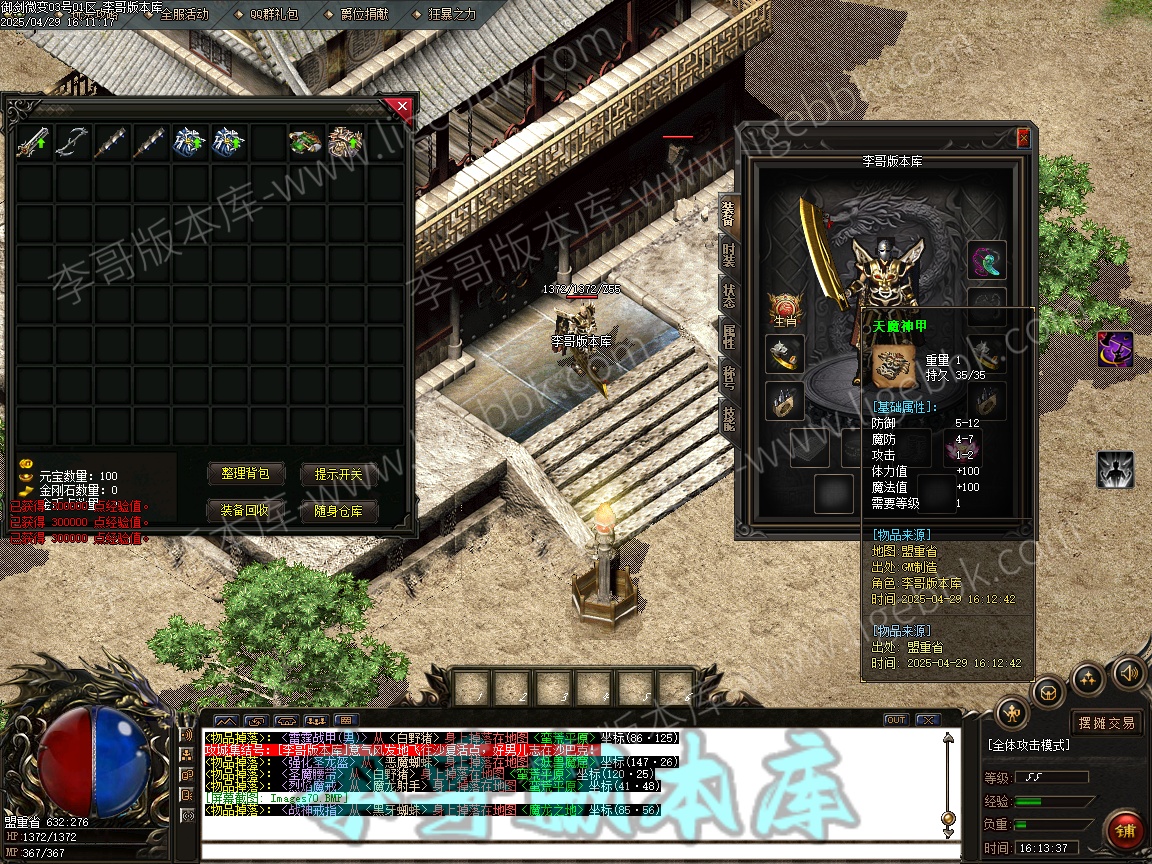
Task: Open 装备回收 equipment recycling
Action: [x=246, y=511]
